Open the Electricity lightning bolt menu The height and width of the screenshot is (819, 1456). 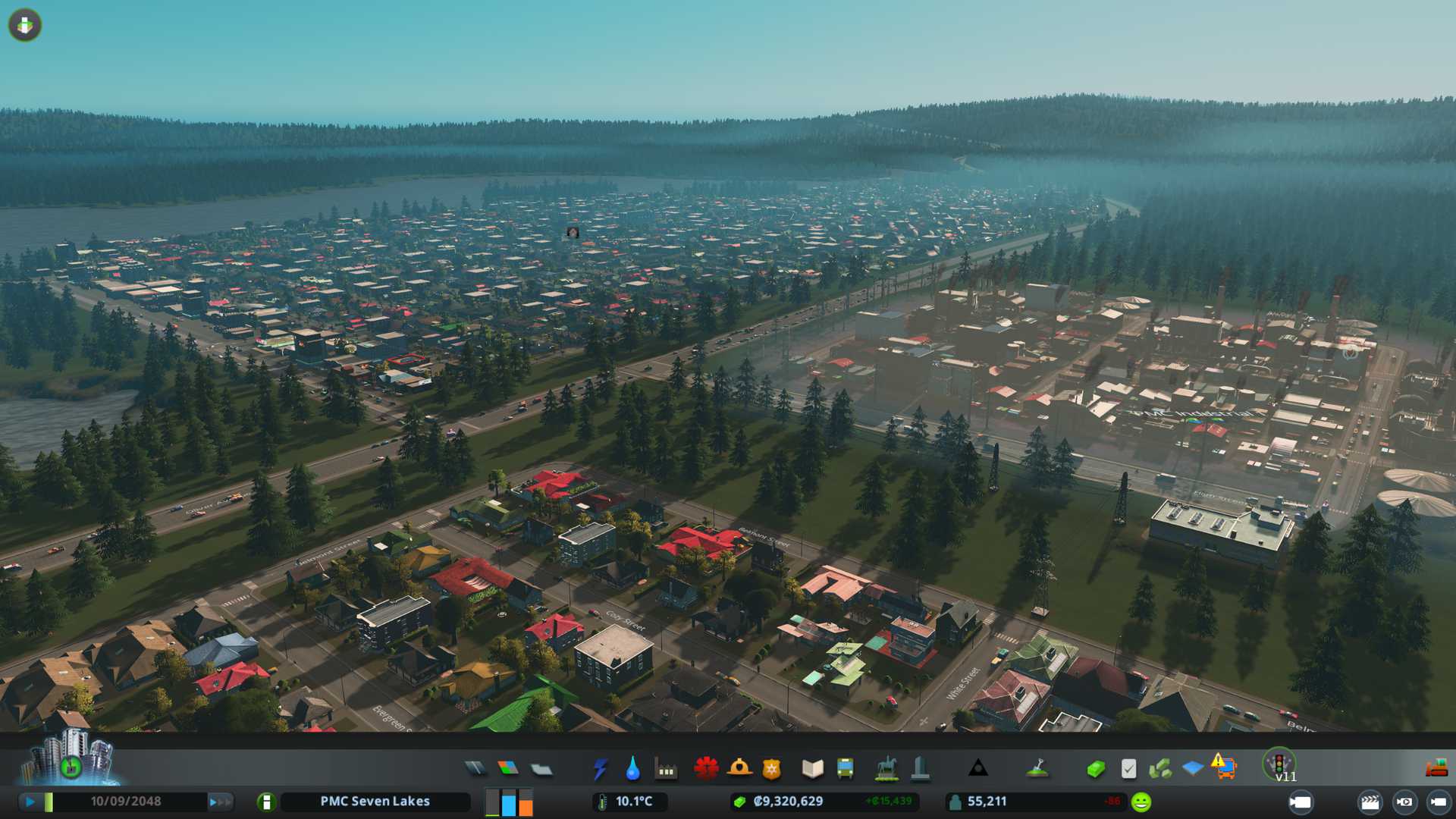click(600, 769)
